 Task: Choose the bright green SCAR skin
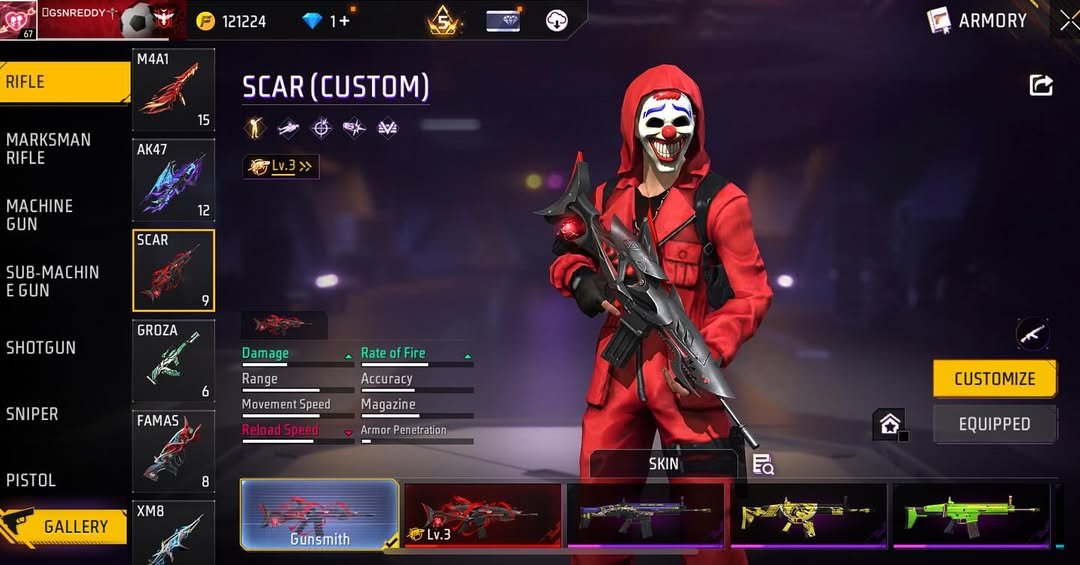971,515
